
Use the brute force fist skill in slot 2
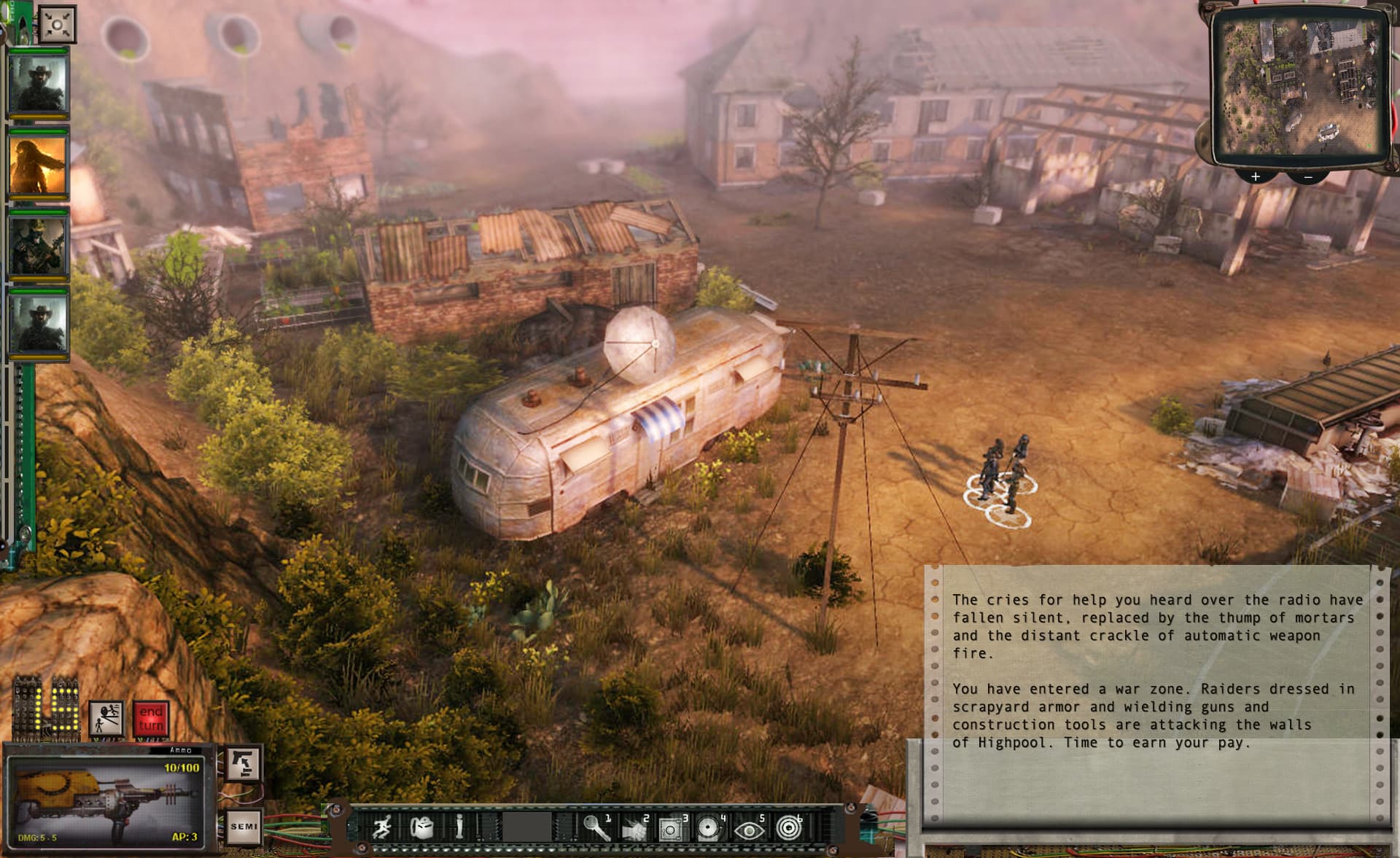634,830
